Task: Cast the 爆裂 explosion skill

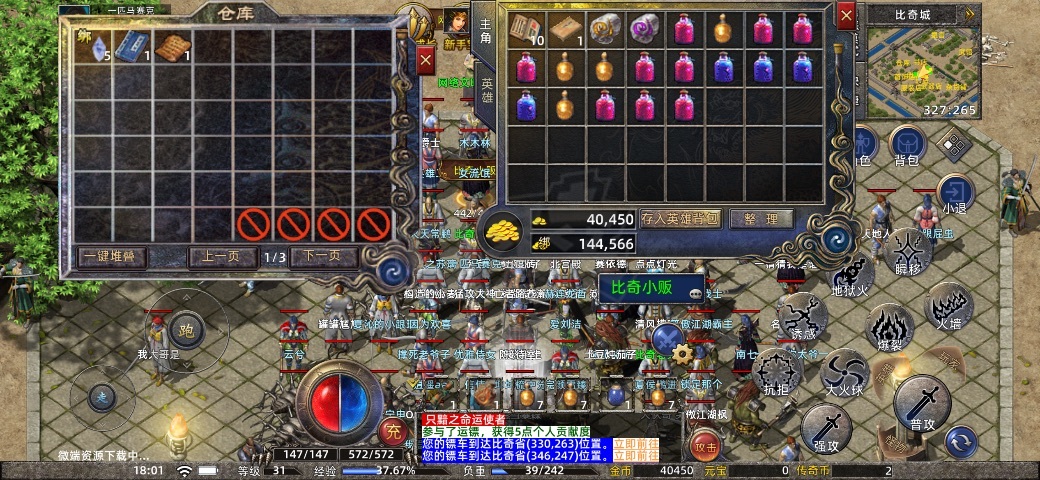Action: 888,328
